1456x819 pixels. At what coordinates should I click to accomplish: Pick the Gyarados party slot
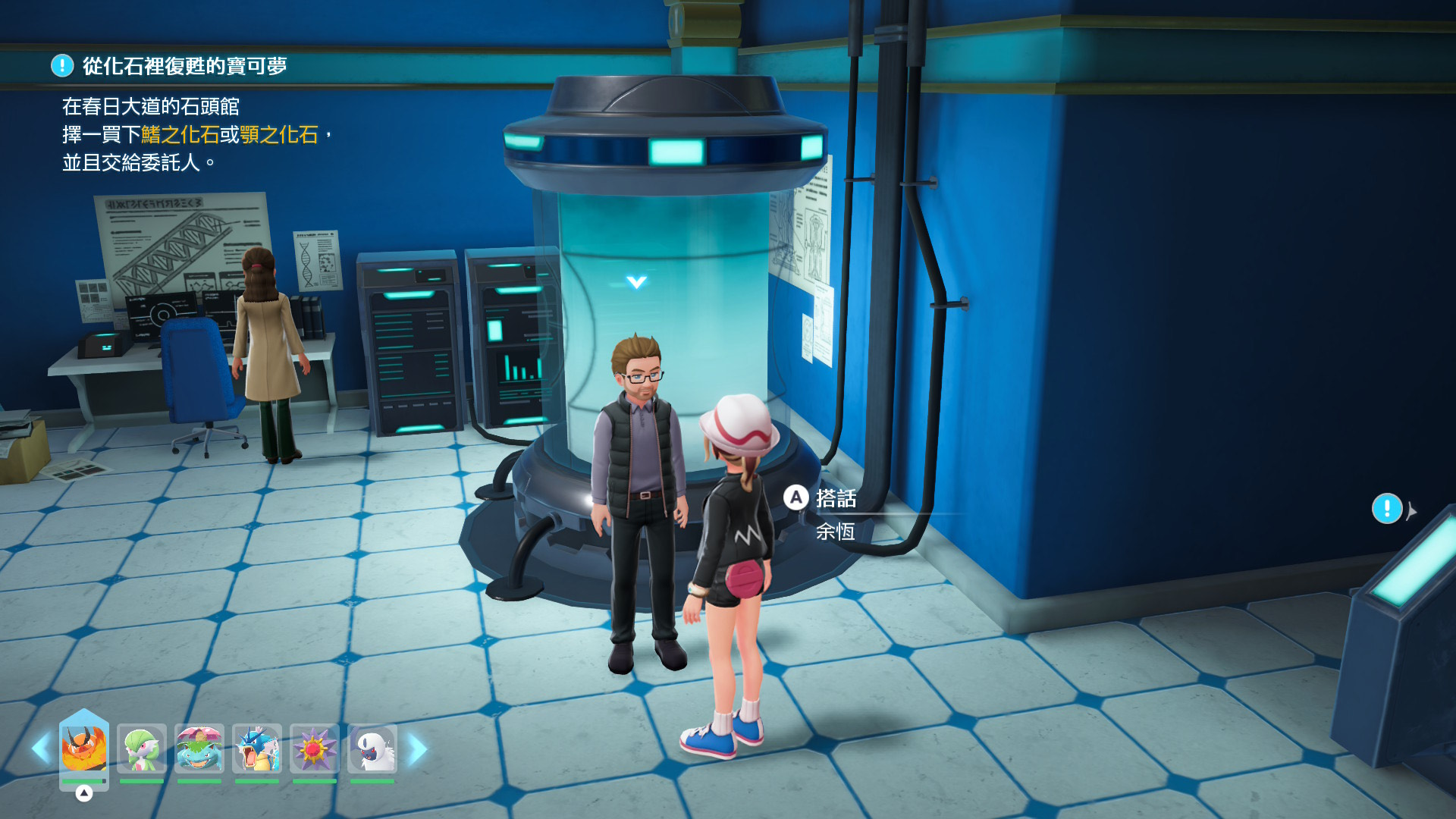coord(257,748)
